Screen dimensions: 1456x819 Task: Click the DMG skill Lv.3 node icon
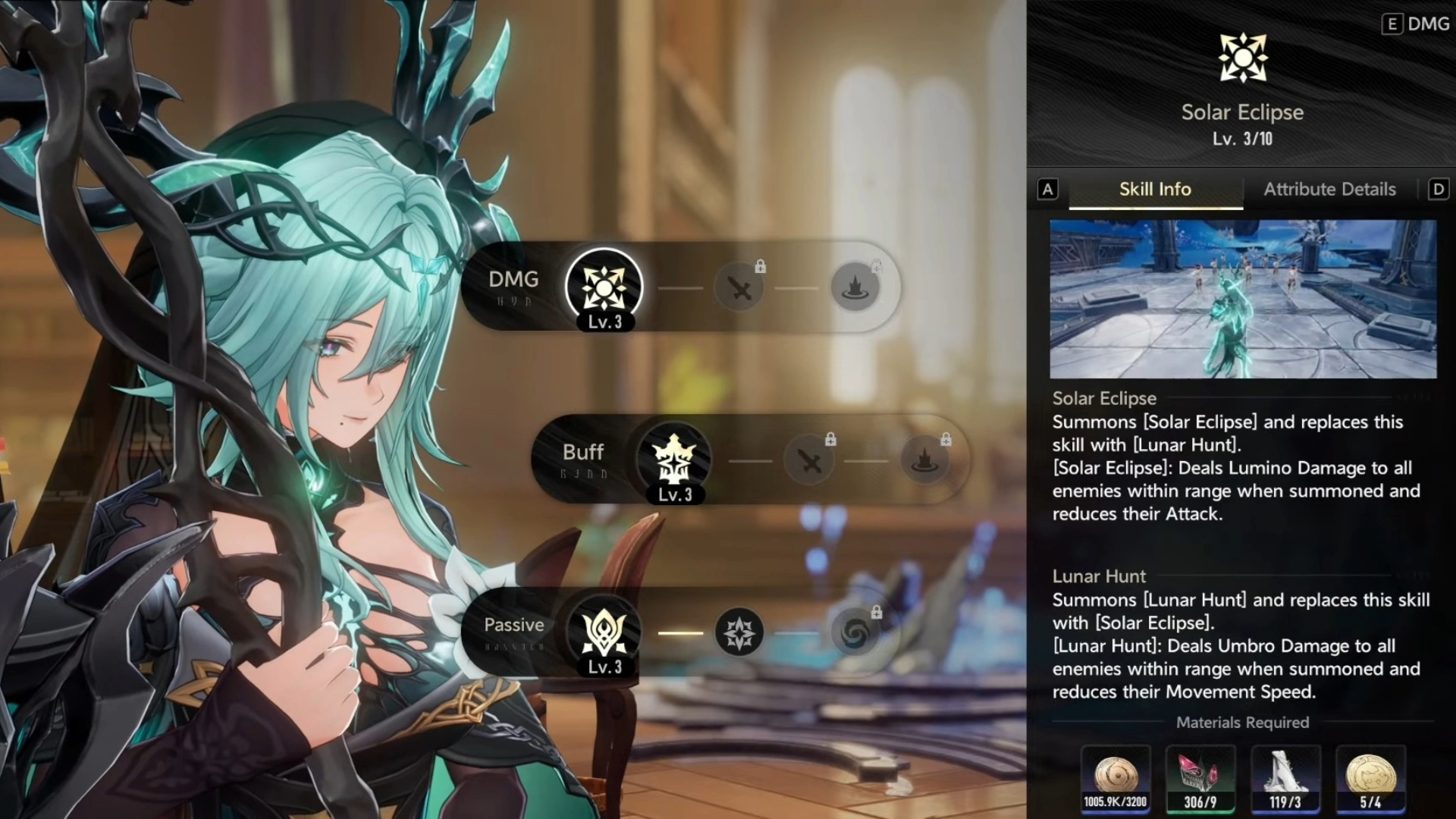(x=604, y=287)
